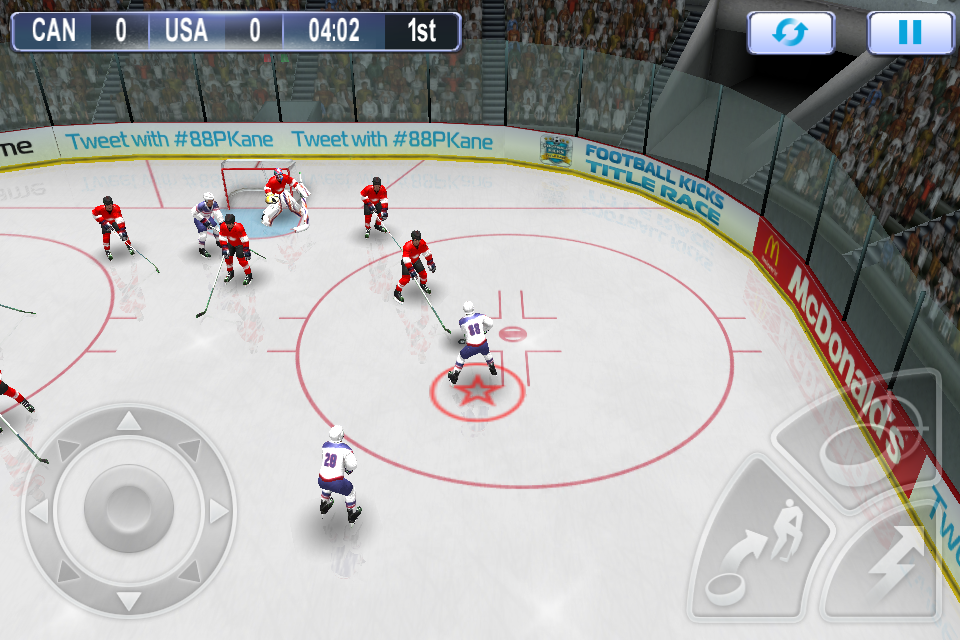Viewport: 960px width, 640px height.
Task: Tap the circular arrows switch button
Action: point(791,33)
